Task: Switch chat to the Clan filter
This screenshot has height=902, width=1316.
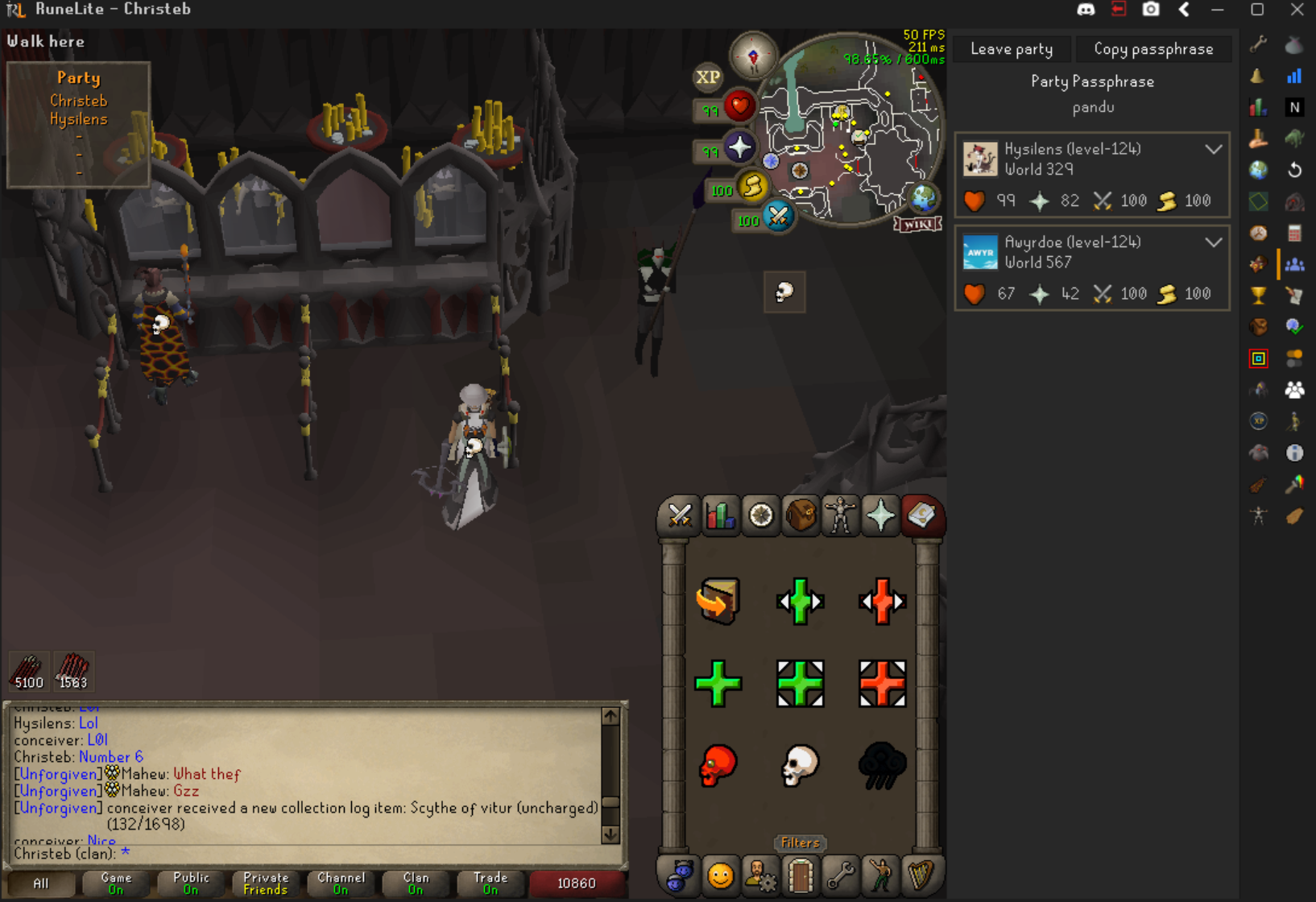Action: click(x=416, y=883)
